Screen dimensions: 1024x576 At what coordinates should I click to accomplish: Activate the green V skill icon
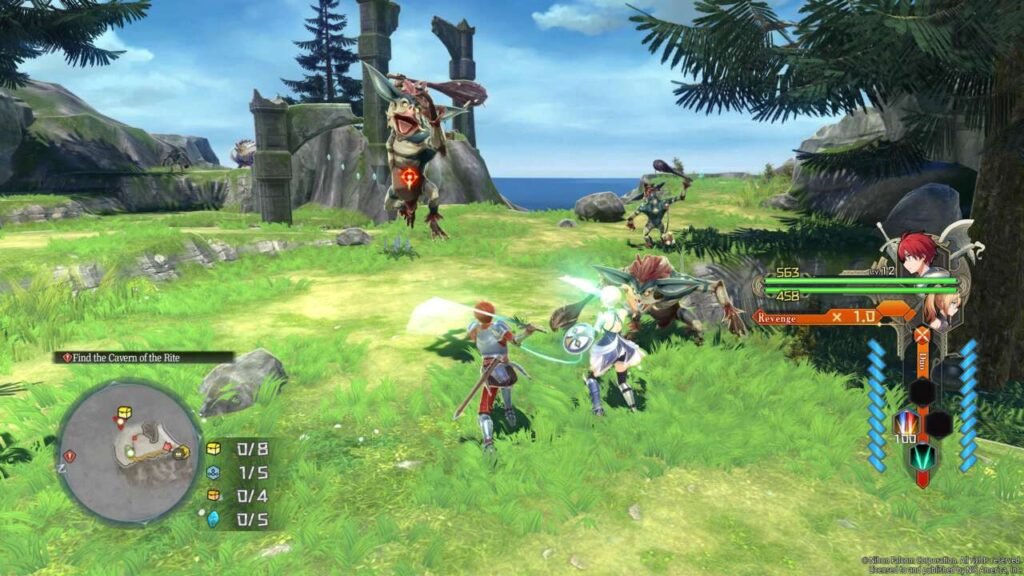pyautogui.click(x=922, y=458)
